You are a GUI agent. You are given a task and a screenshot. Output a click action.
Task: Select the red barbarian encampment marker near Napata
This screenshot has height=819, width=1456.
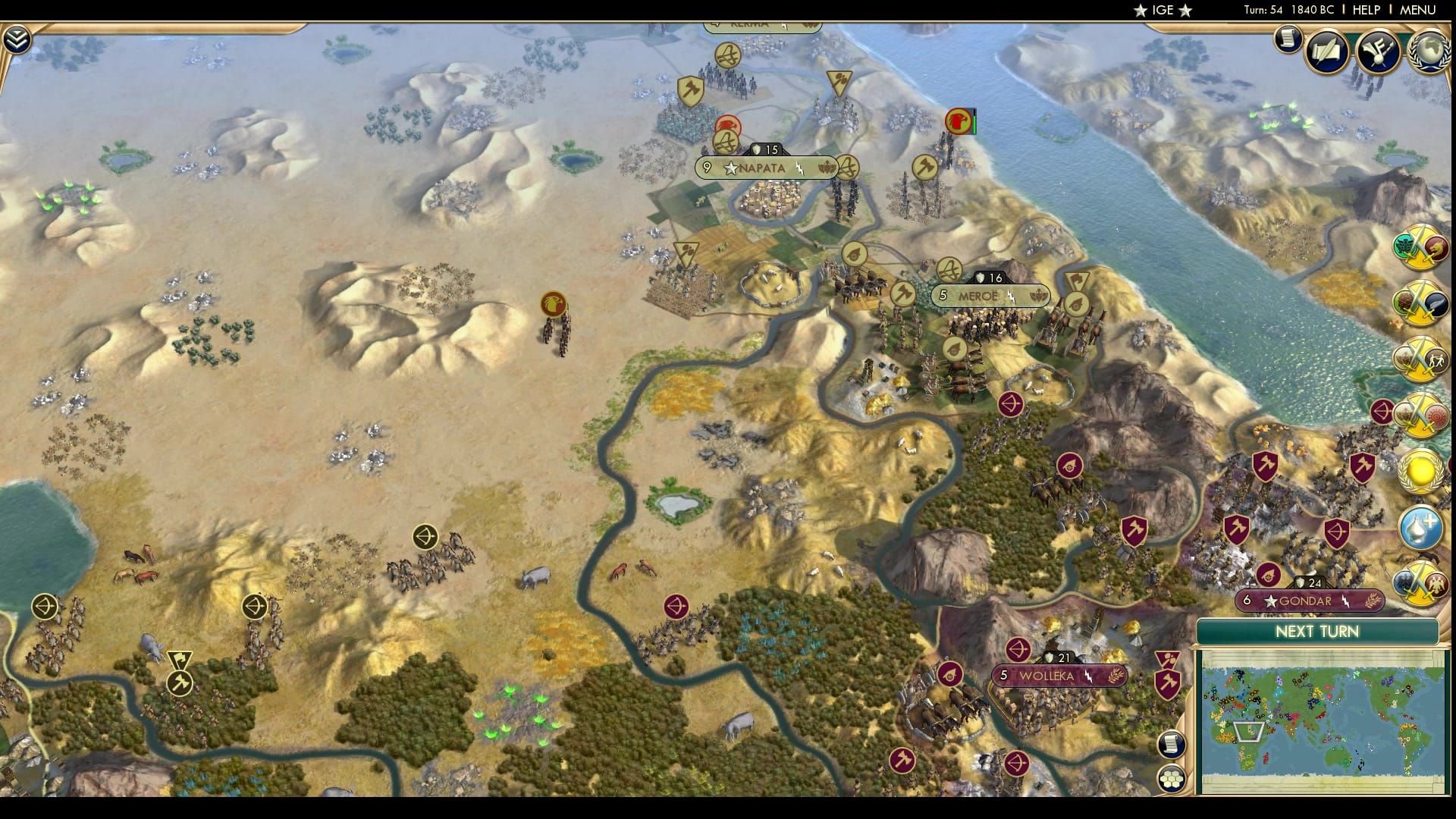coord(726,123)
